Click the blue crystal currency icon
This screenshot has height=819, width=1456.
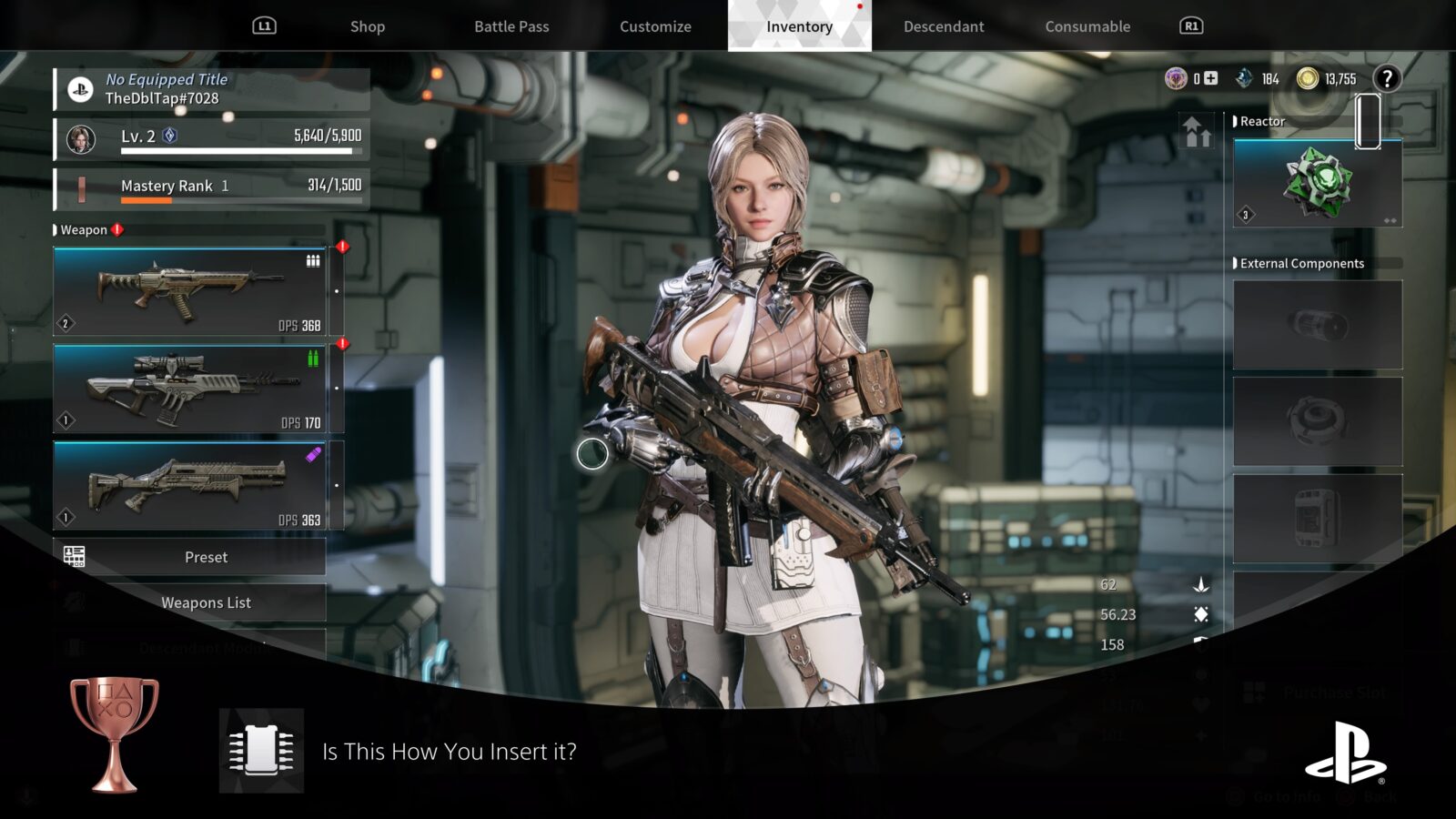click(1242, 79)
